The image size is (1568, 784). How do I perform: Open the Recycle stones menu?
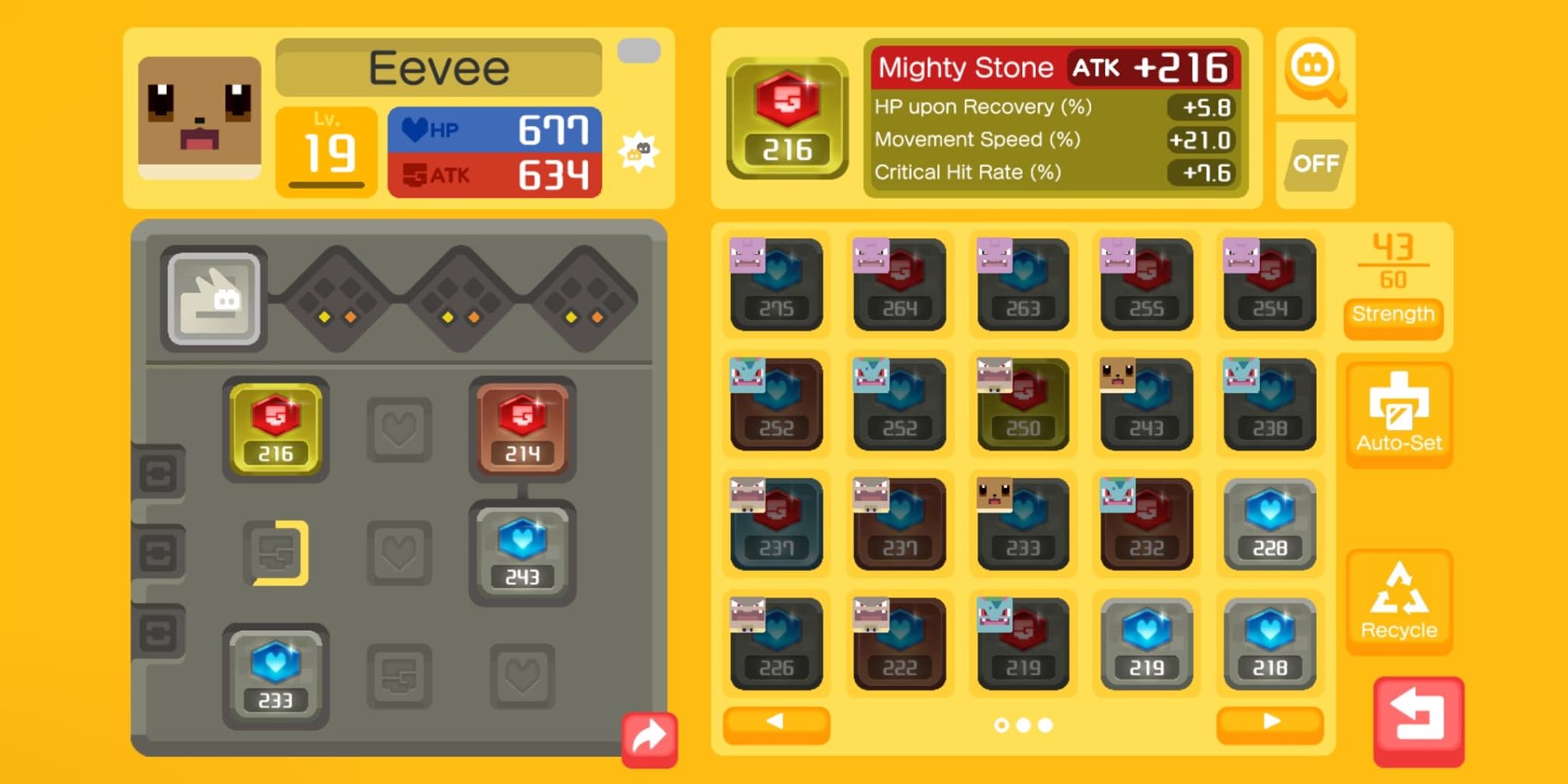1399,602
